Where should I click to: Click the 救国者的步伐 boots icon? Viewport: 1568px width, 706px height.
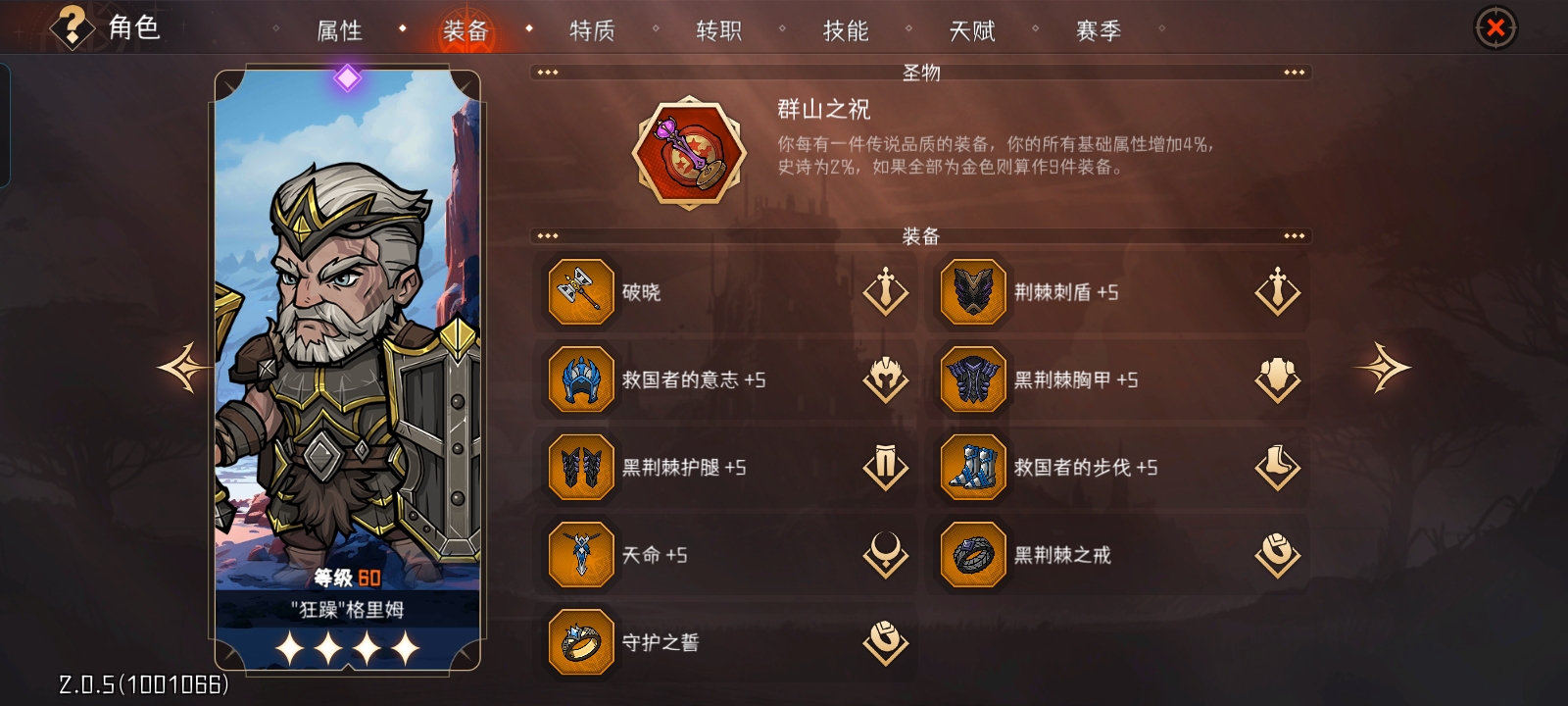point(972,468)
